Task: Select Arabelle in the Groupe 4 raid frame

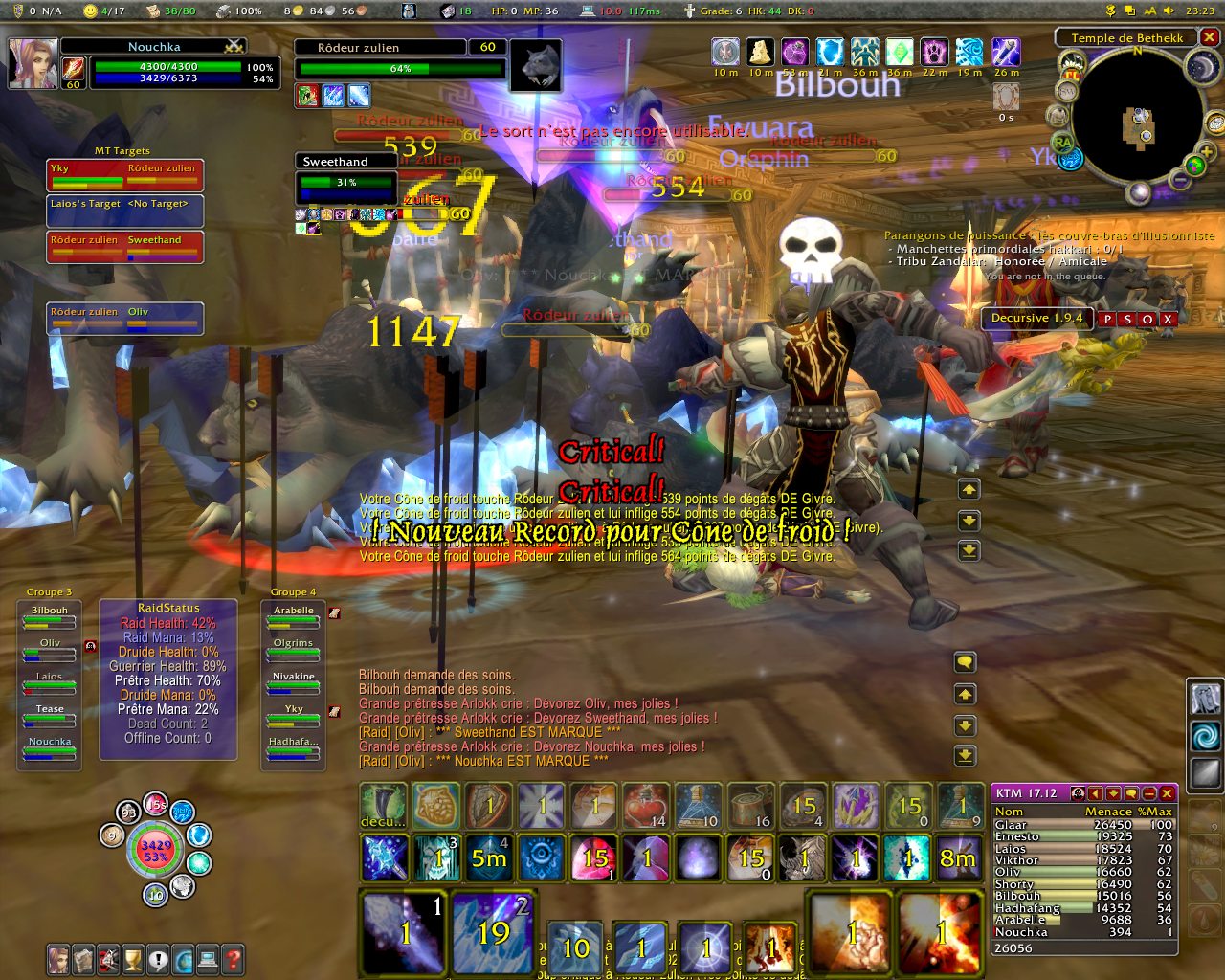Action: click(294, 616)
